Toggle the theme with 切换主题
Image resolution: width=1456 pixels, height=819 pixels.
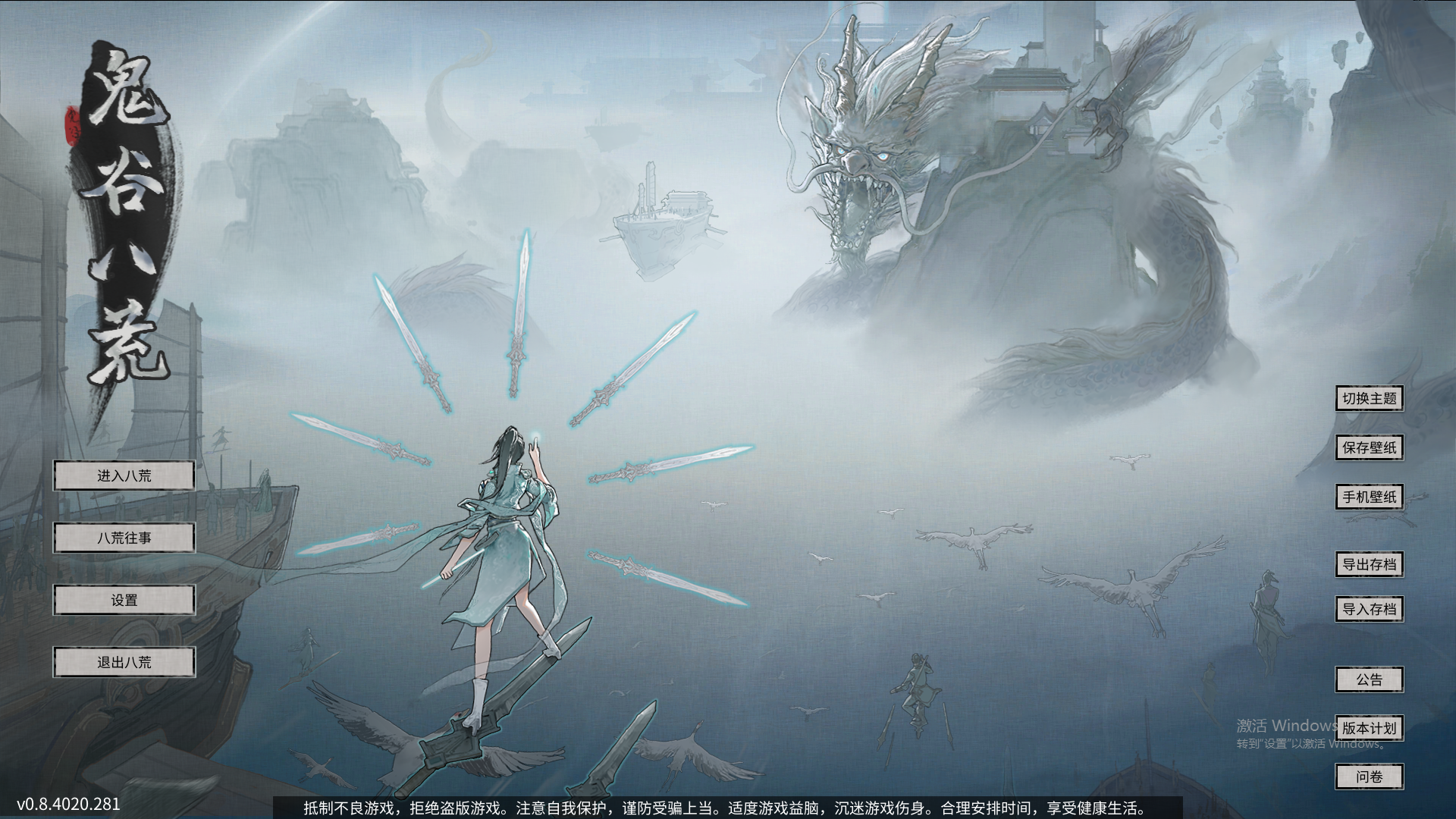coord(1370,398)
